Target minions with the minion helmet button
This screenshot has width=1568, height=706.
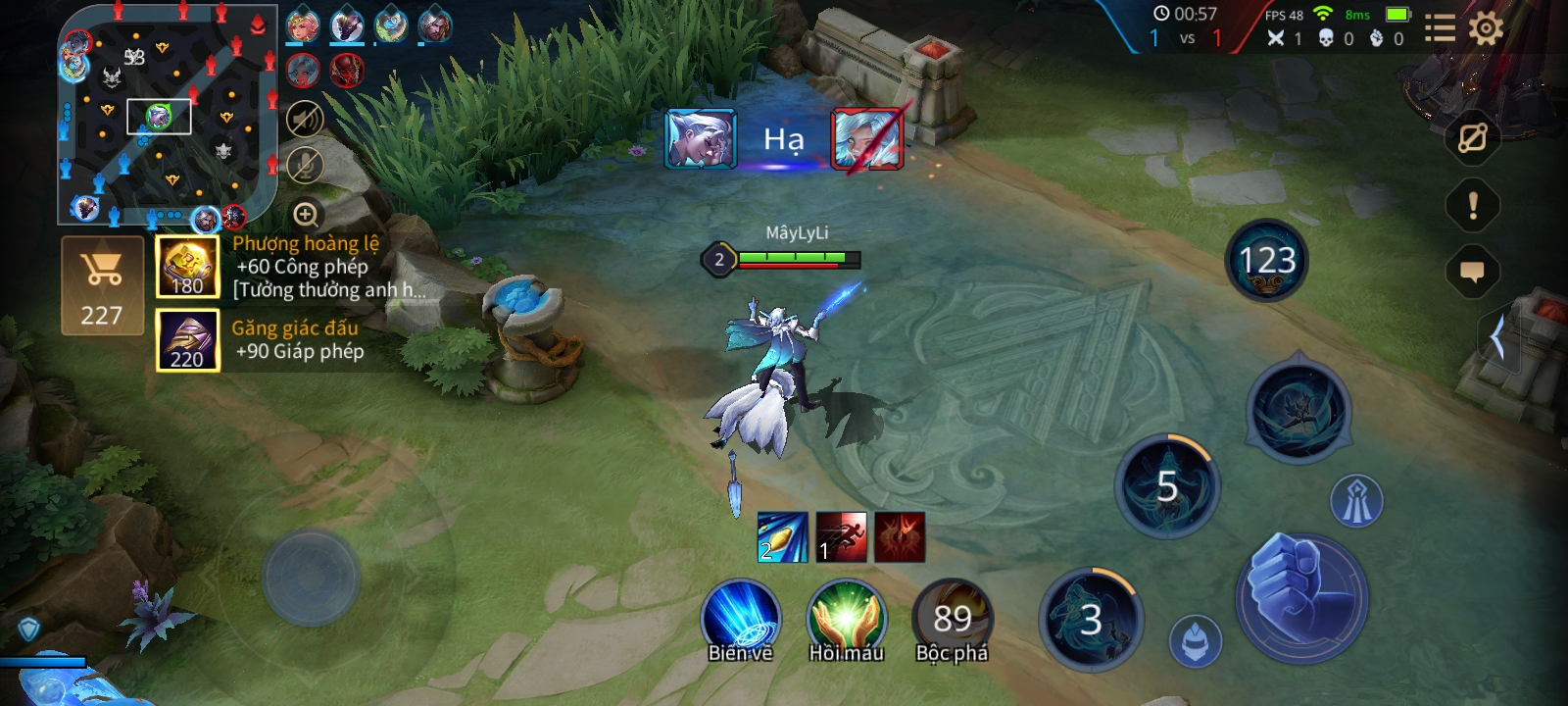click(x=1196, y=642)
